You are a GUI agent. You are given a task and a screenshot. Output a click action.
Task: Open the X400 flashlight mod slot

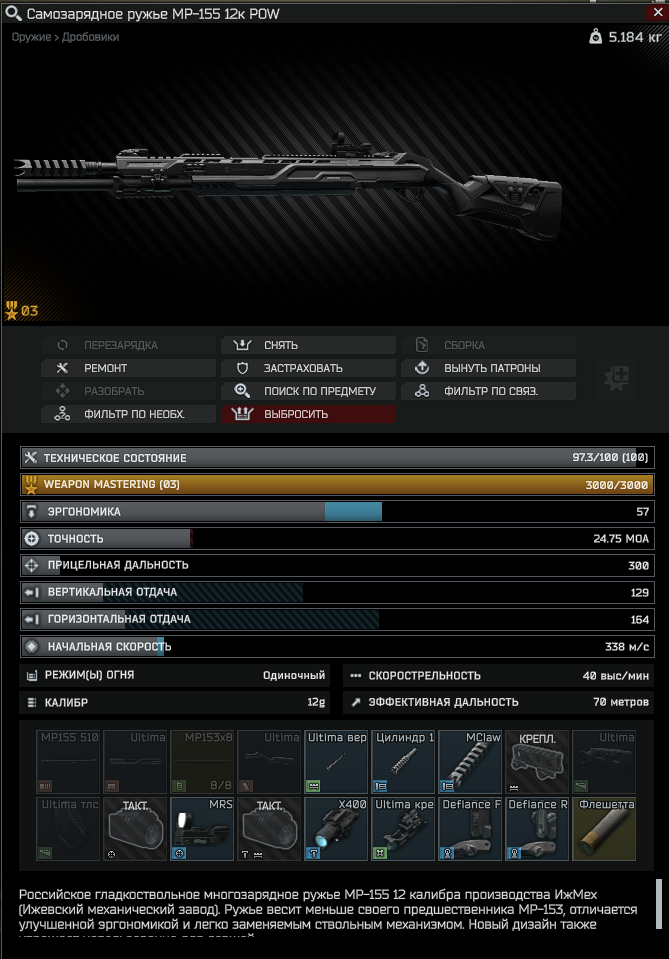pos(335,829)
